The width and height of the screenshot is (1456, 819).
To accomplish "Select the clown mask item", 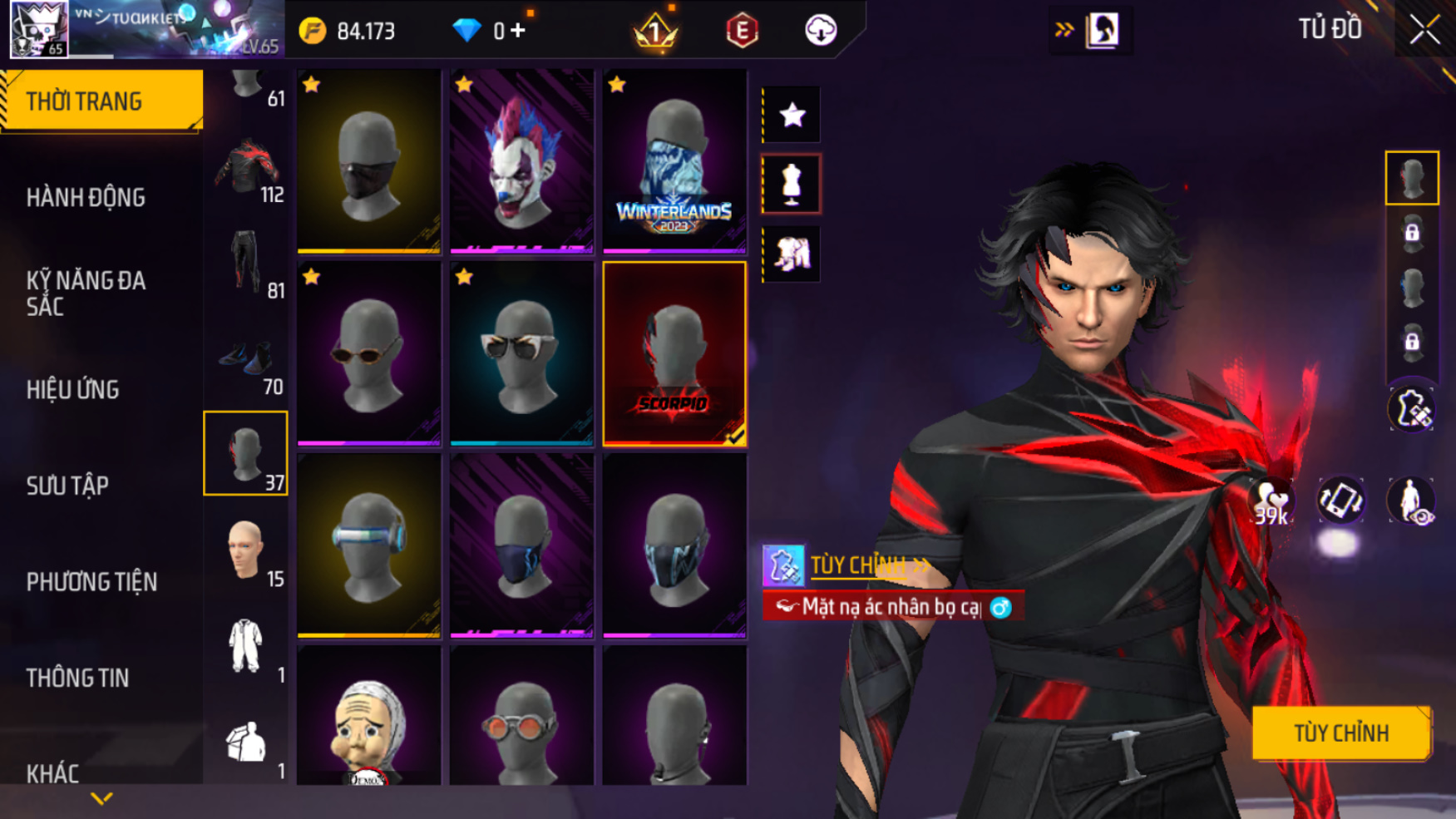I will click(521, 161).
